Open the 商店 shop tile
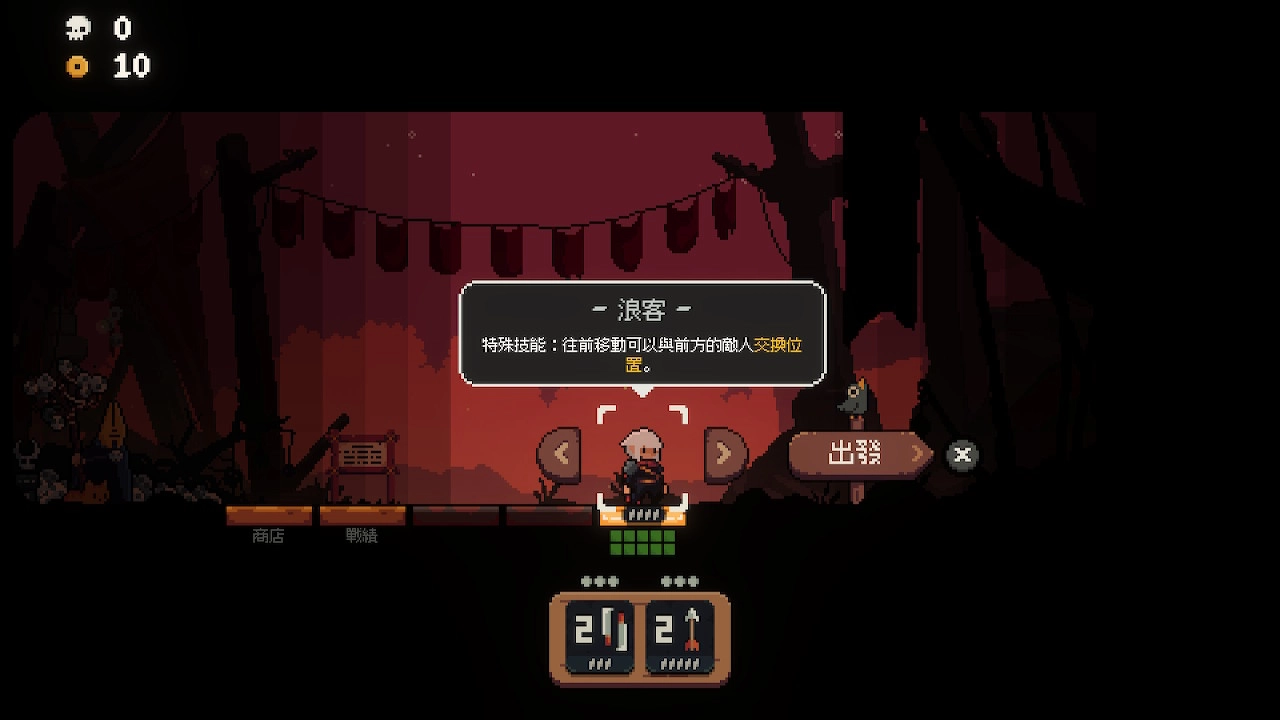 pyautogui.click(x=268, y=517)
